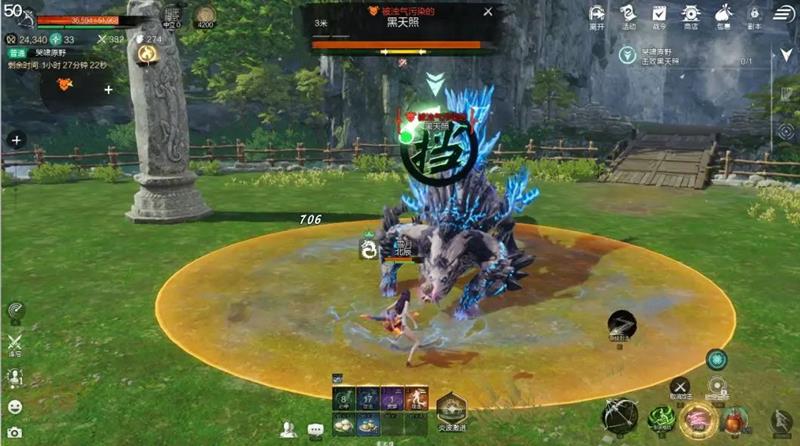Open the 活动 events scroll
Screen dimensions: 800x446
point(628,15)
